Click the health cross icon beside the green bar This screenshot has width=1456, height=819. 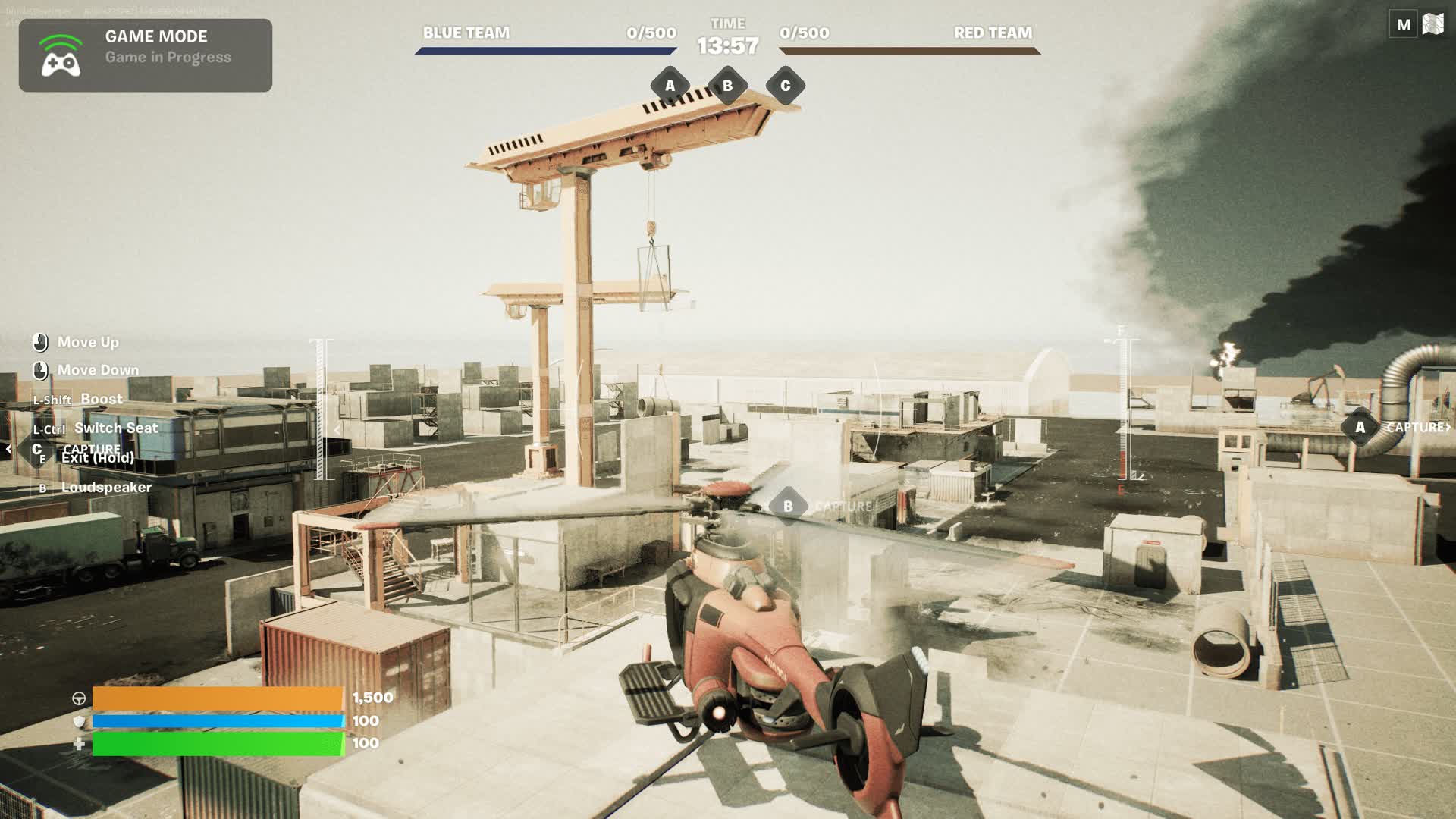(x=78, y=745)
